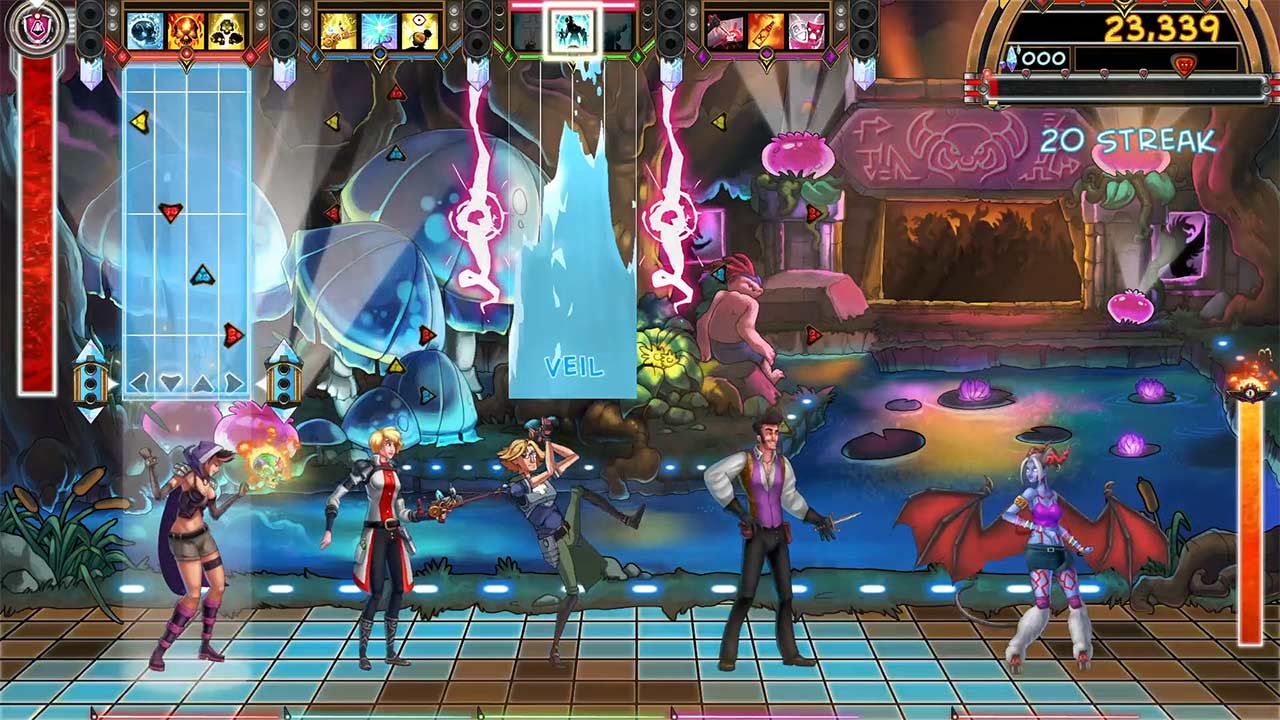Click the highlighted silhouette ability above the center lane
The width and height of the screenshot is (1280, 720).
pos(573,30)
